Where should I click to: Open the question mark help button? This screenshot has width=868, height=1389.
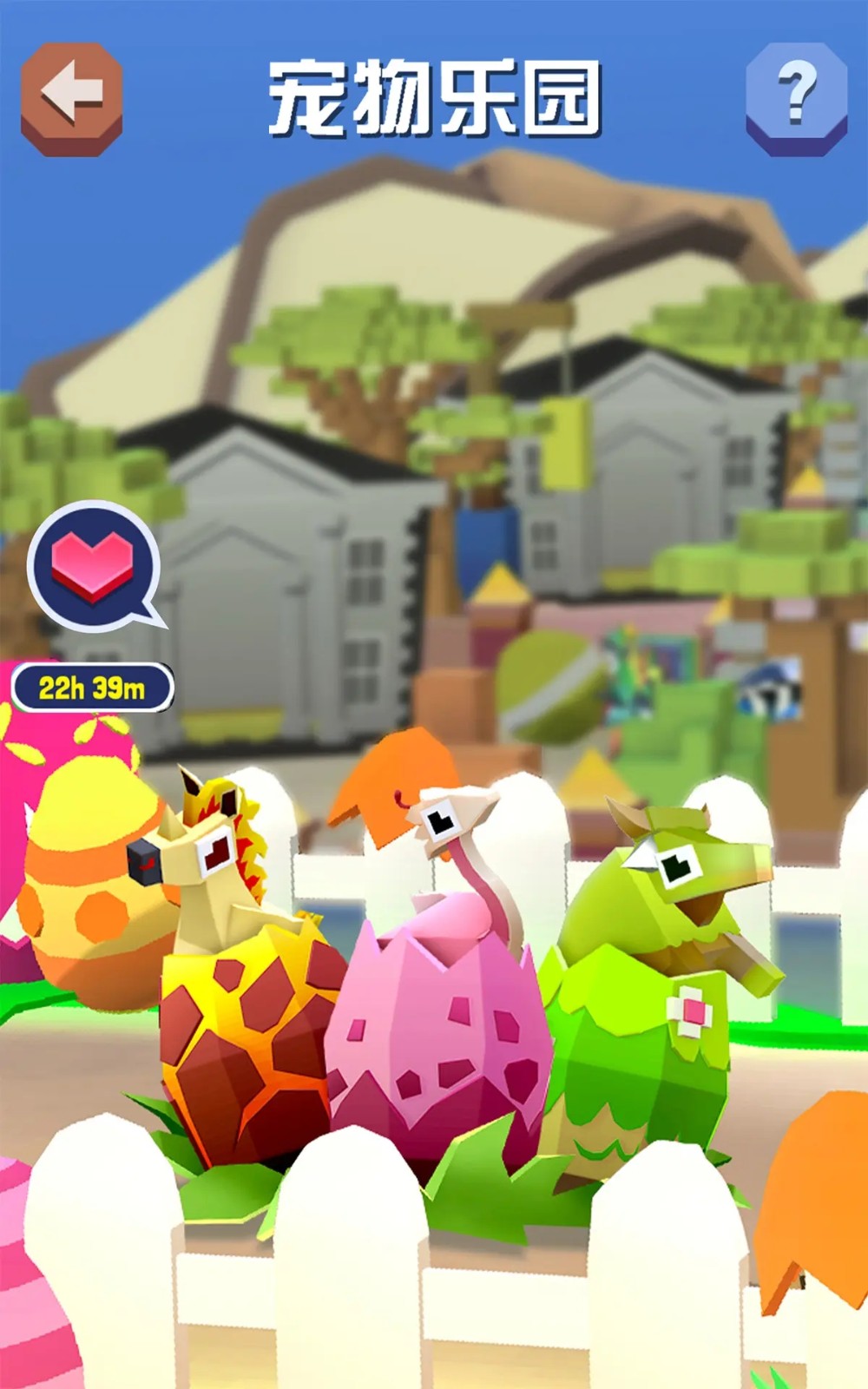click(x=796, y=97)
